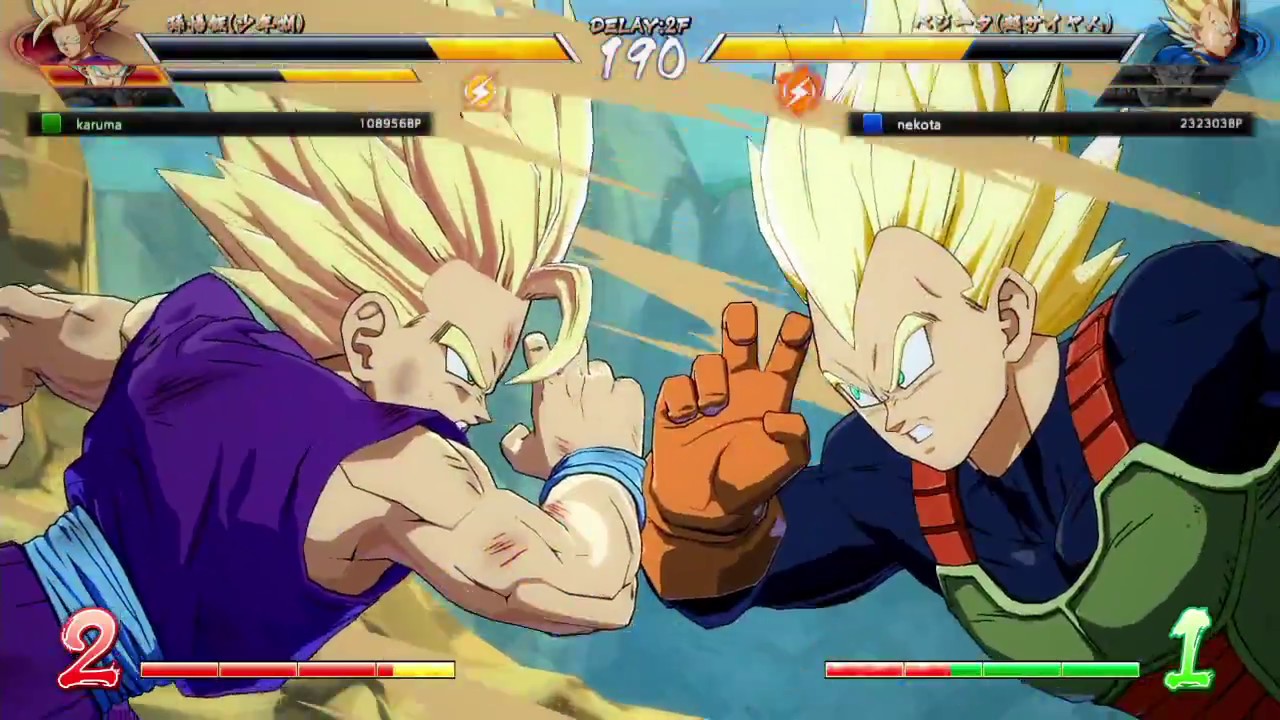Select karuma's green player status square
Viewport: 1280px width, 720px height.
(x=51, y=124)
